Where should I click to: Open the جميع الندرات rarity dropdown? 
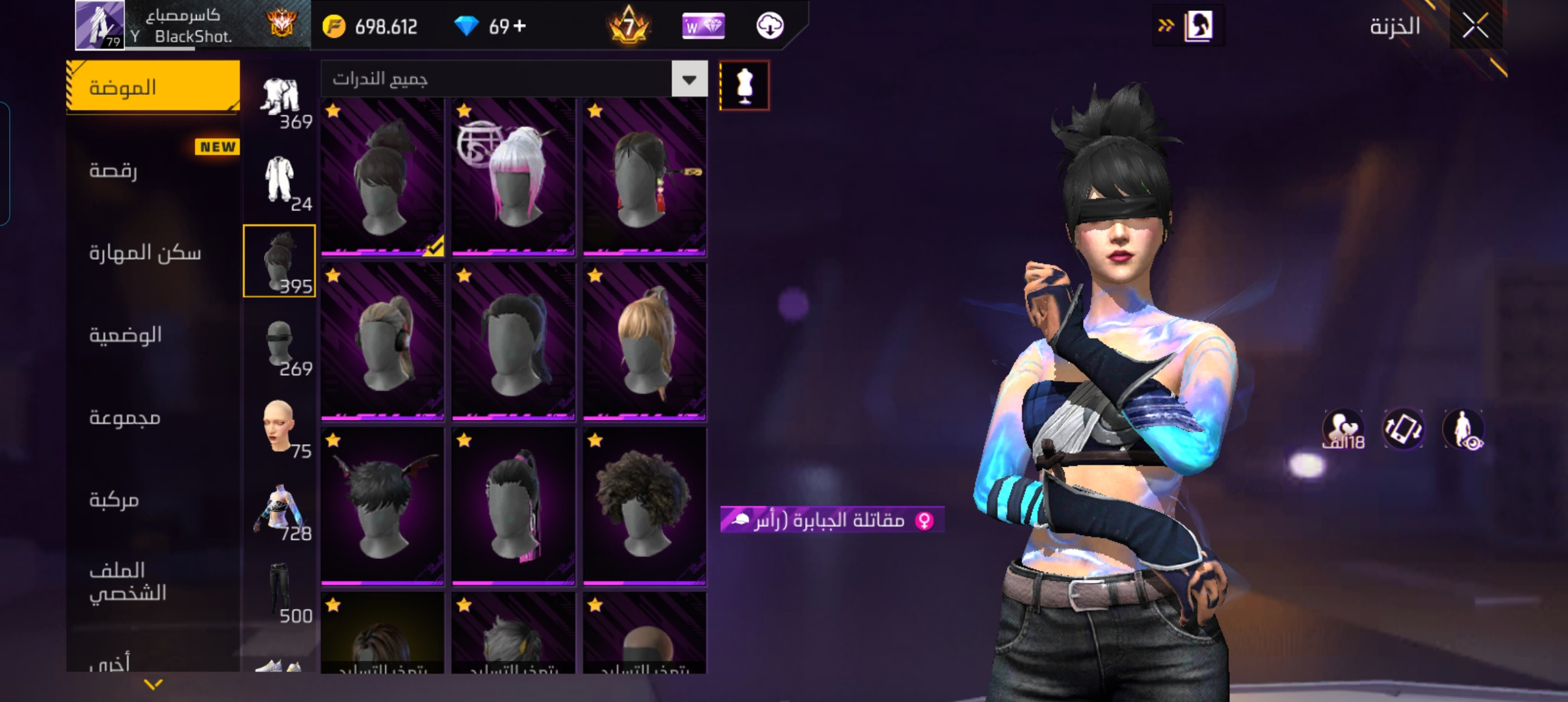[689, 79]
